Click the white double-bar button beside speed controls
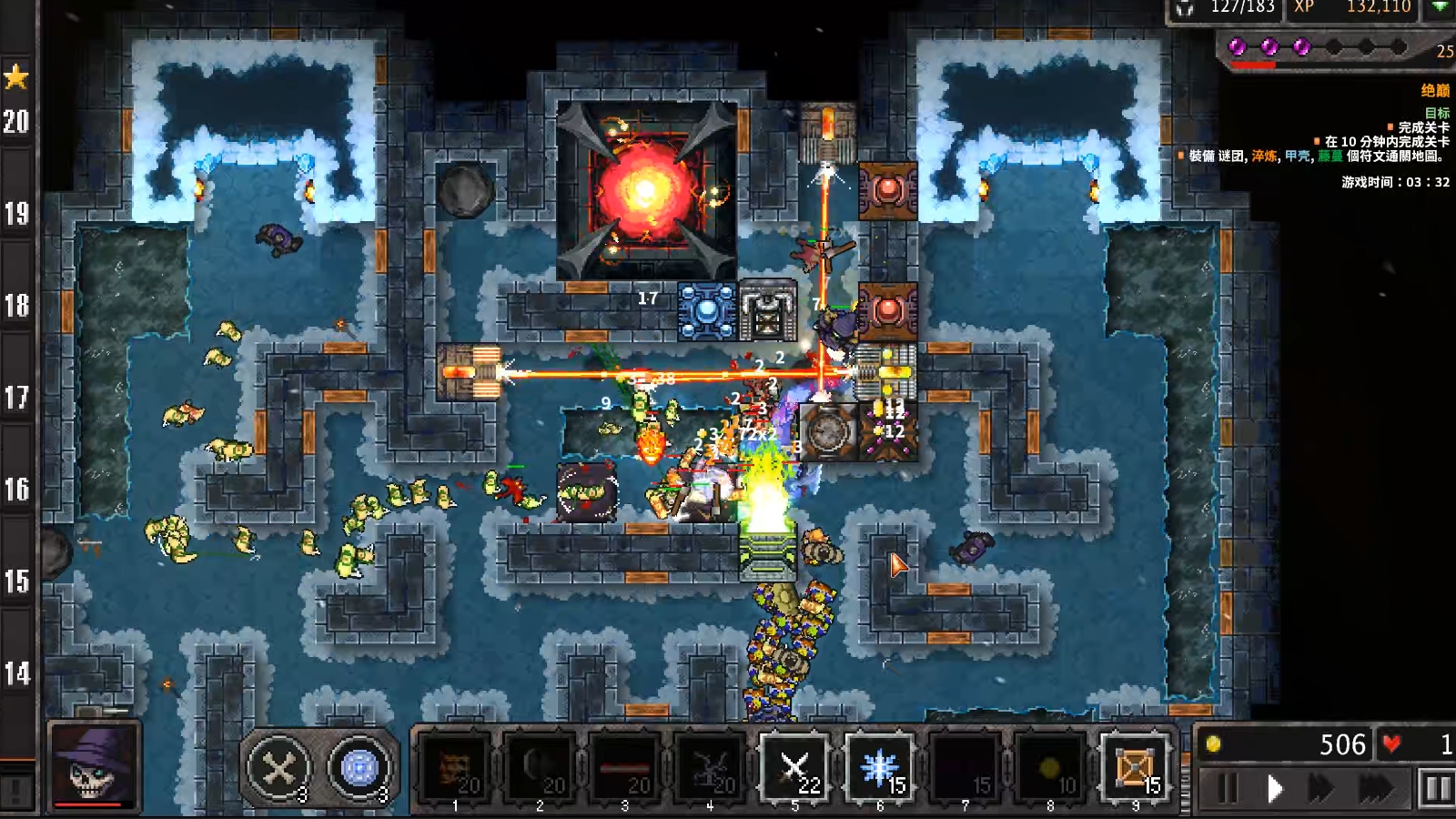Viewport: 1456px width, 819px height. 1436,788
